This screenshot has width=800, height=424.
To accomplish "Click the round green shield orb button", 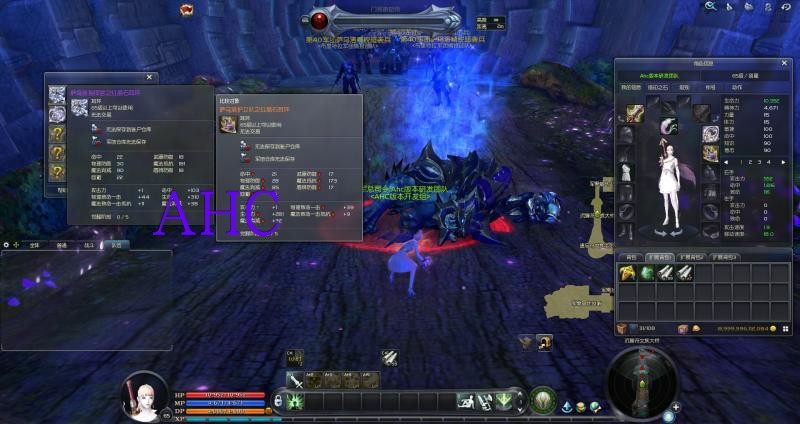I will point(543,398).
